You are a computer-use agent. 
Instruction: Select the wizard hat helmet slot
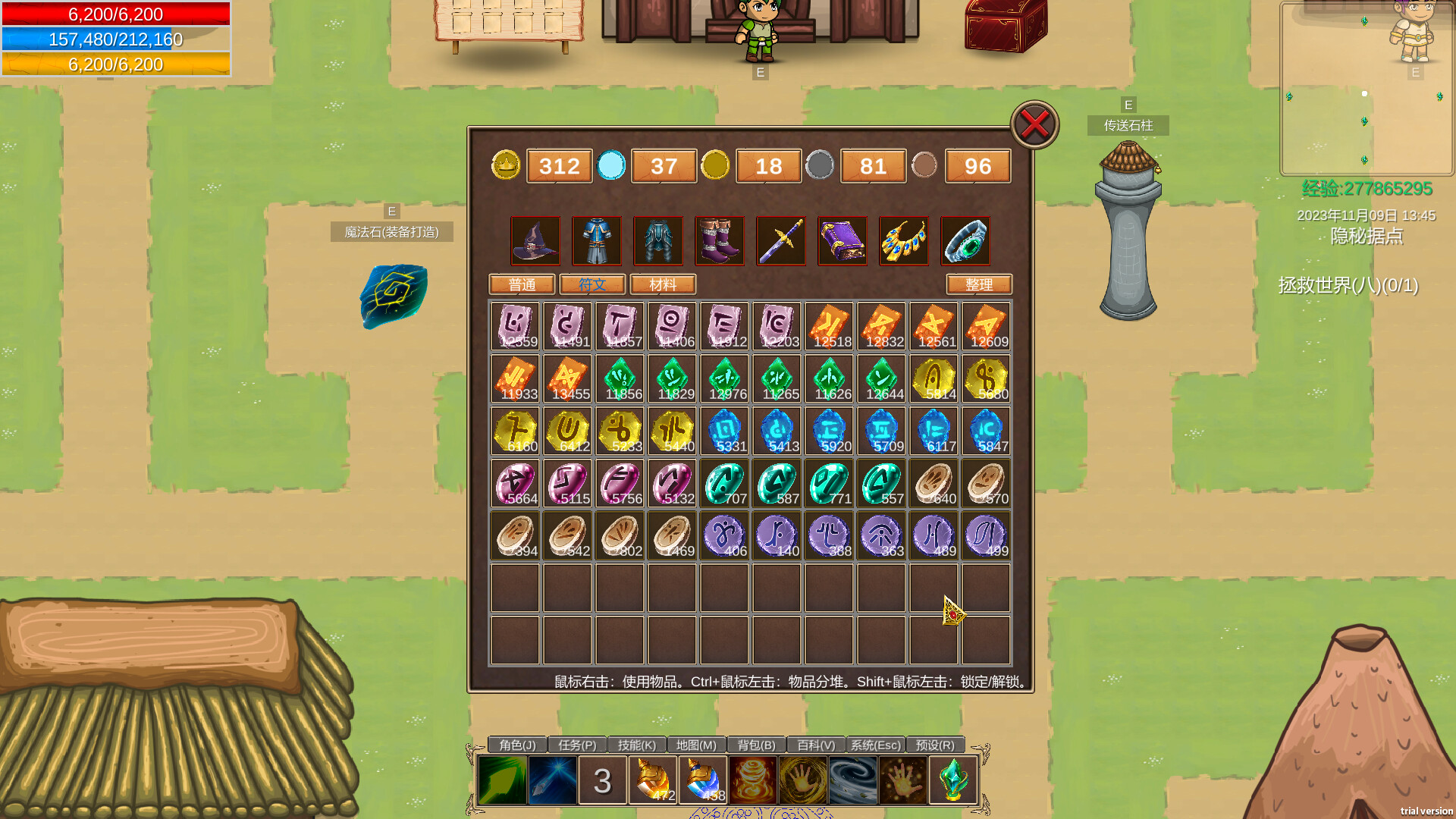[x=535, y=241]
